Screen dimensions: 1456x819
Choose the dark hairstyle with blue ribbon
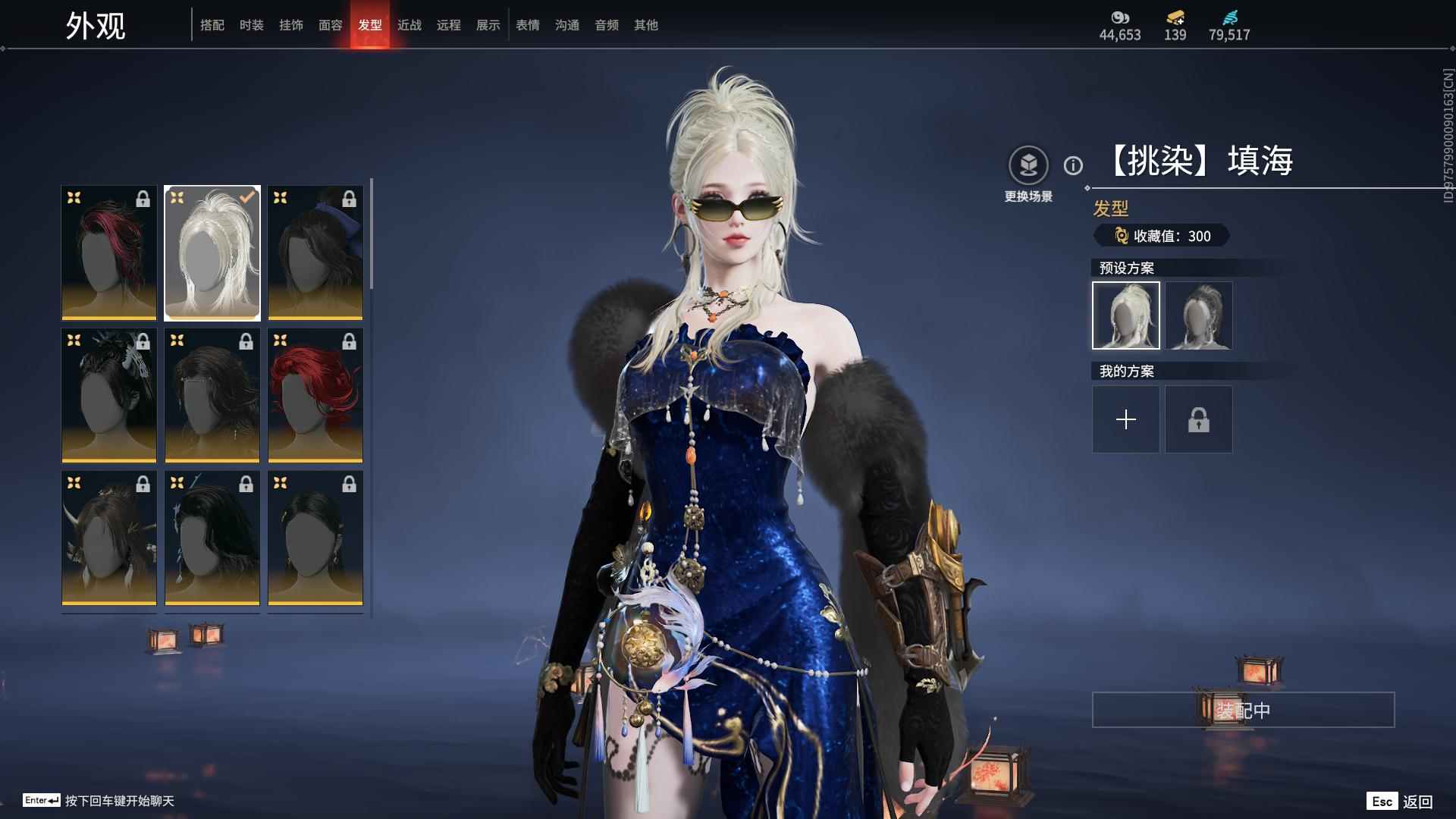click(x=315, y=253)
